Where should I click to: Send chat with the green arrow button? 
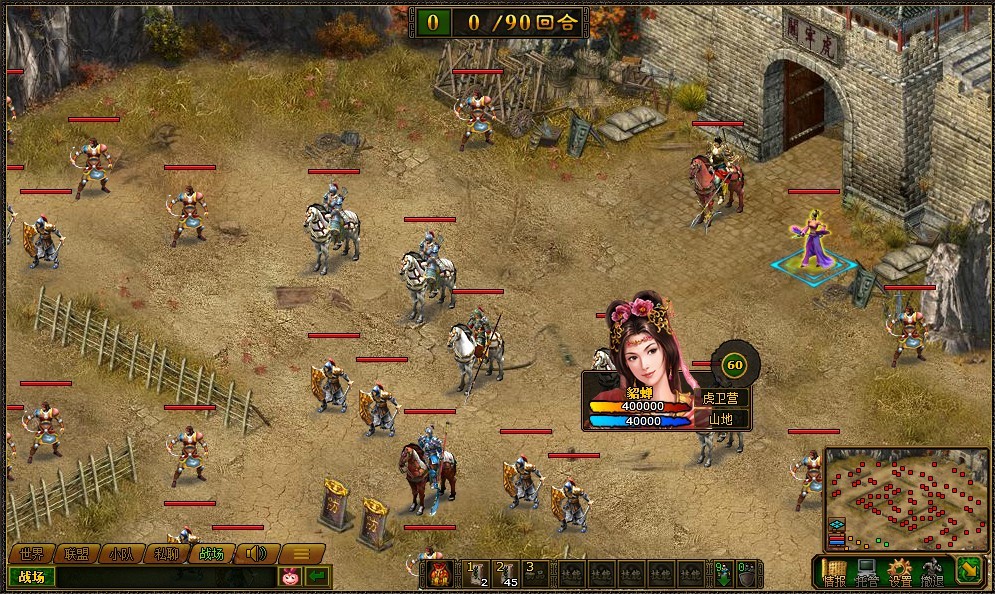318,577
